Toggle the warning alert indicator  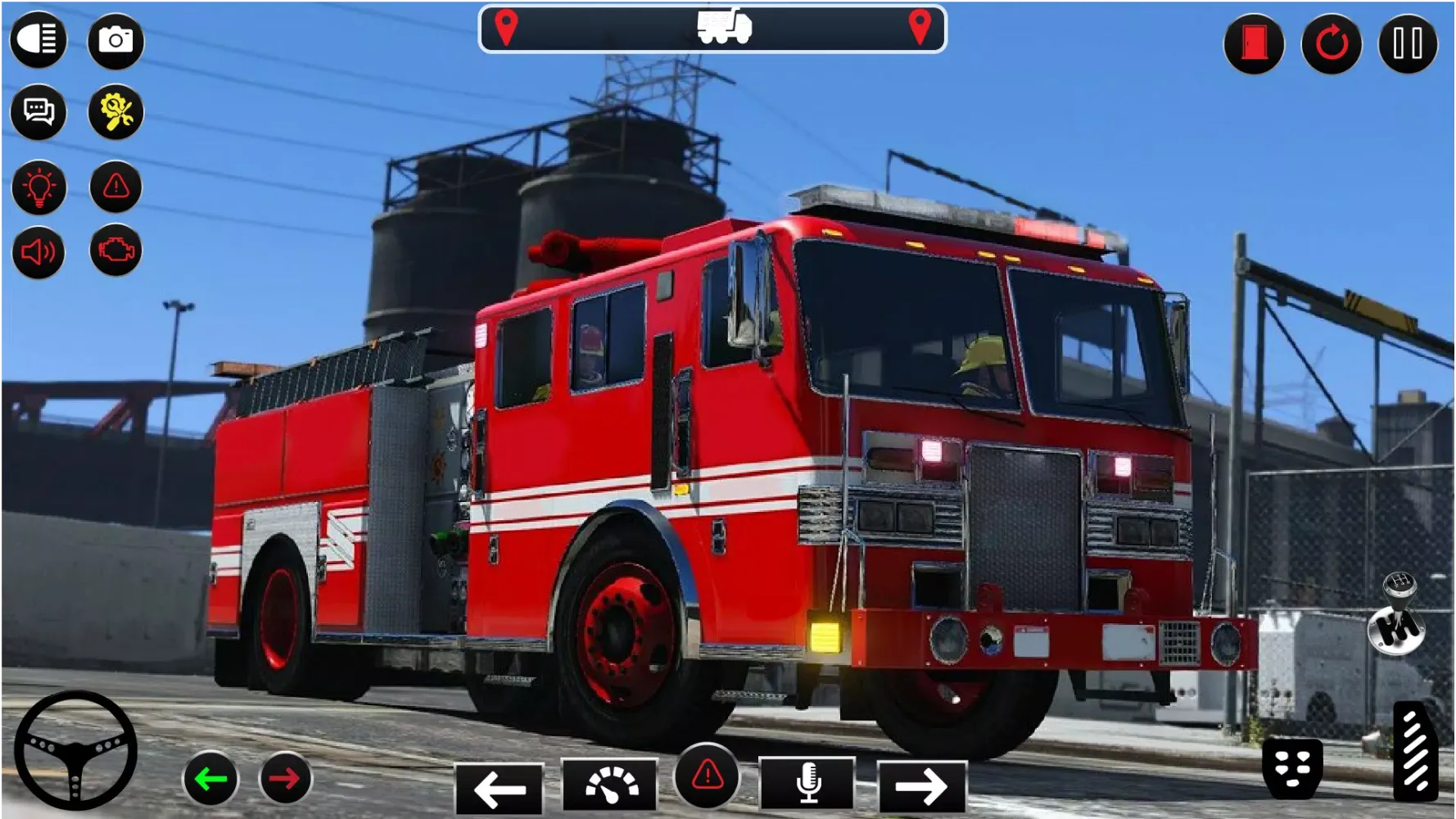tap(115, 186)
